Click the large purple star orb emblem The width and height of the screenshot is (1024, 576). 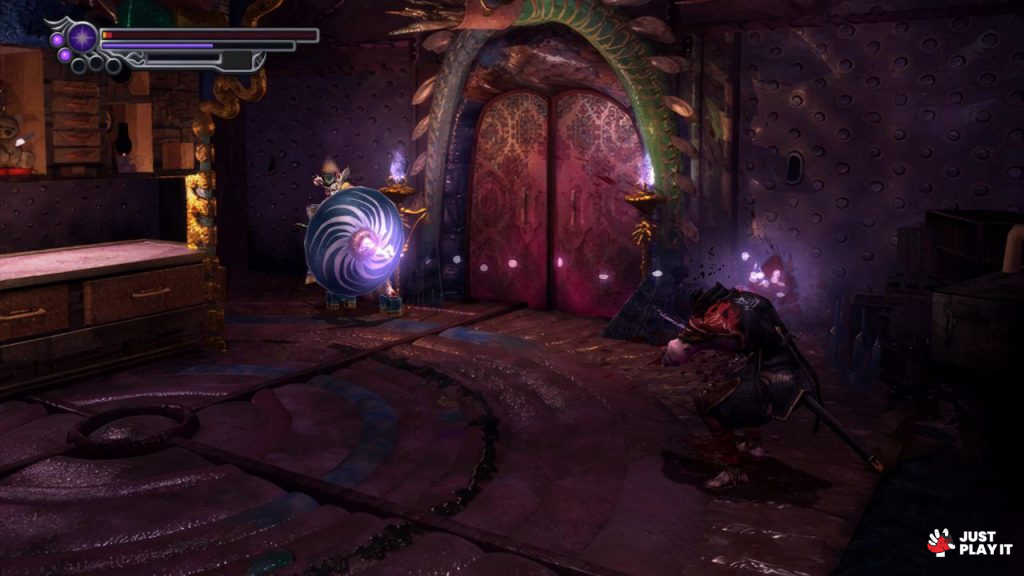point(83,38)
